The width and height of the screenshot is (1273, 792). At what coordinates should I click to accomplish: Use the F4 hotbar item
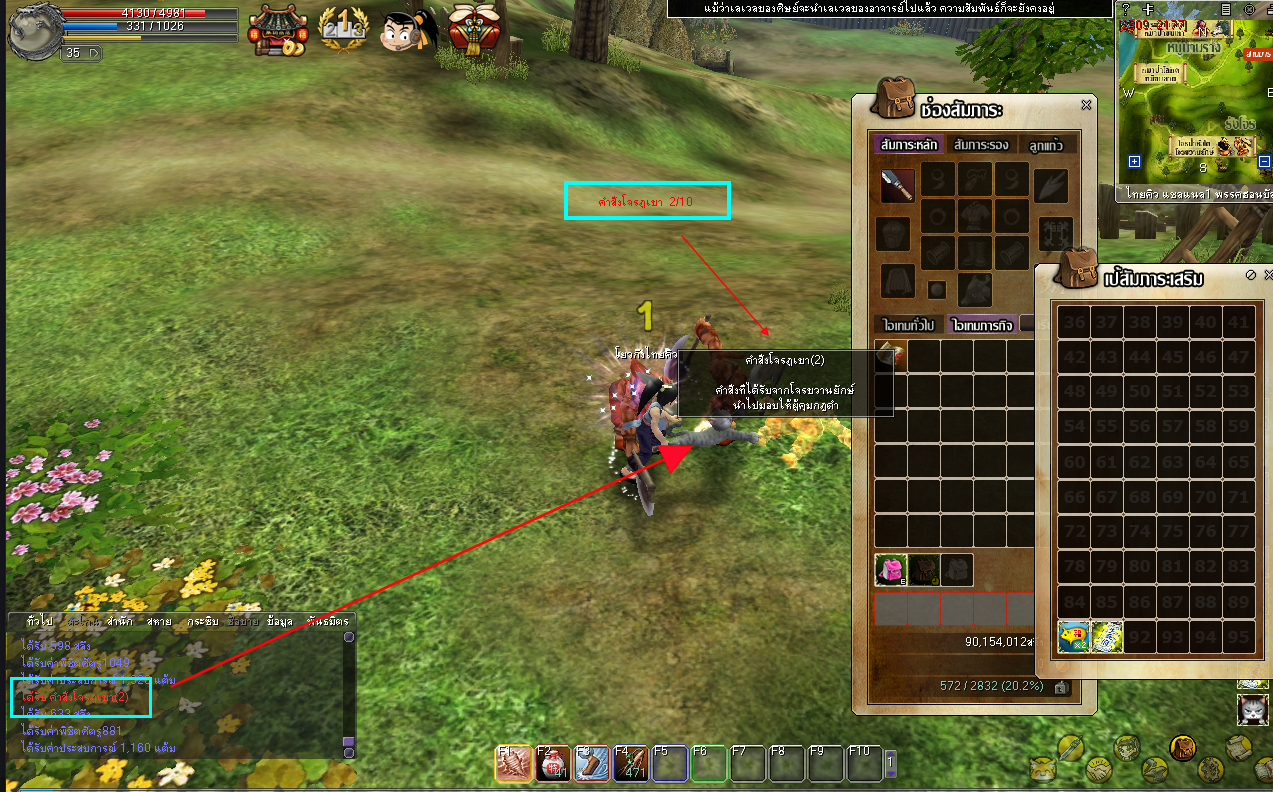pyautogui.click(x=630, y=764)
